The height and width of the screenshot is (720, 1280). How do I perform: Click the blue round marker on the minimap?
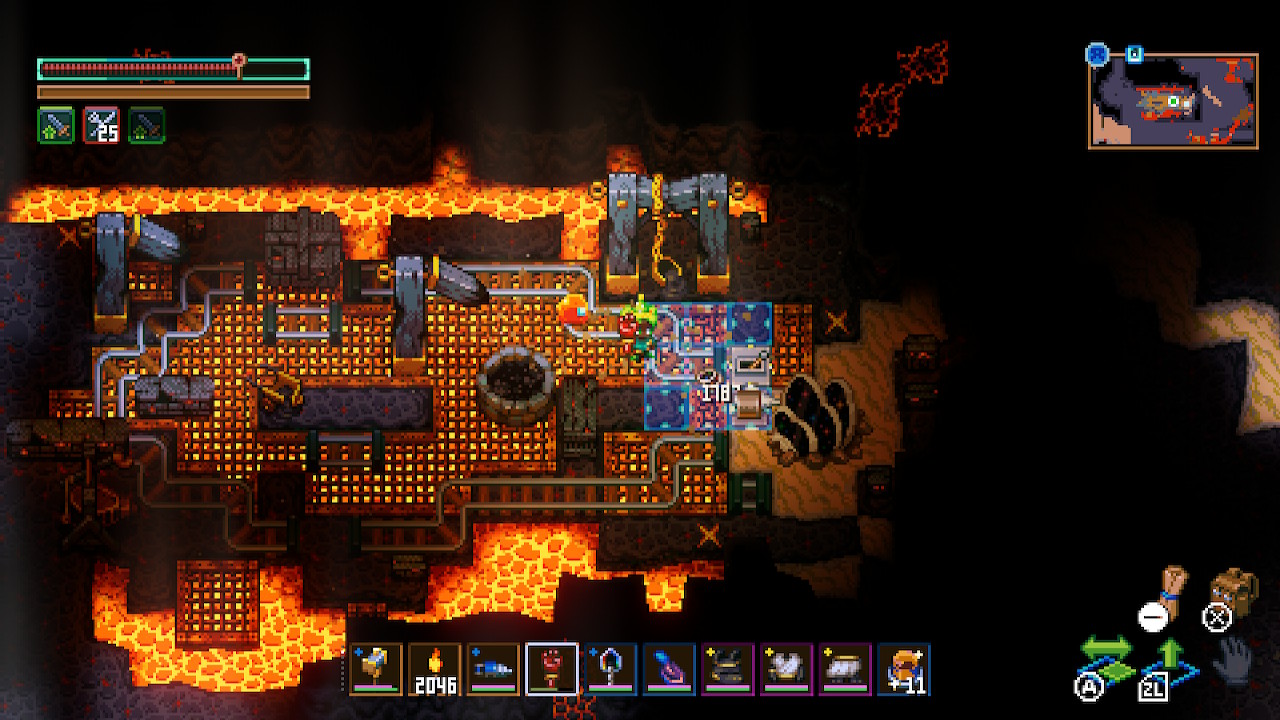(1098, 54)
